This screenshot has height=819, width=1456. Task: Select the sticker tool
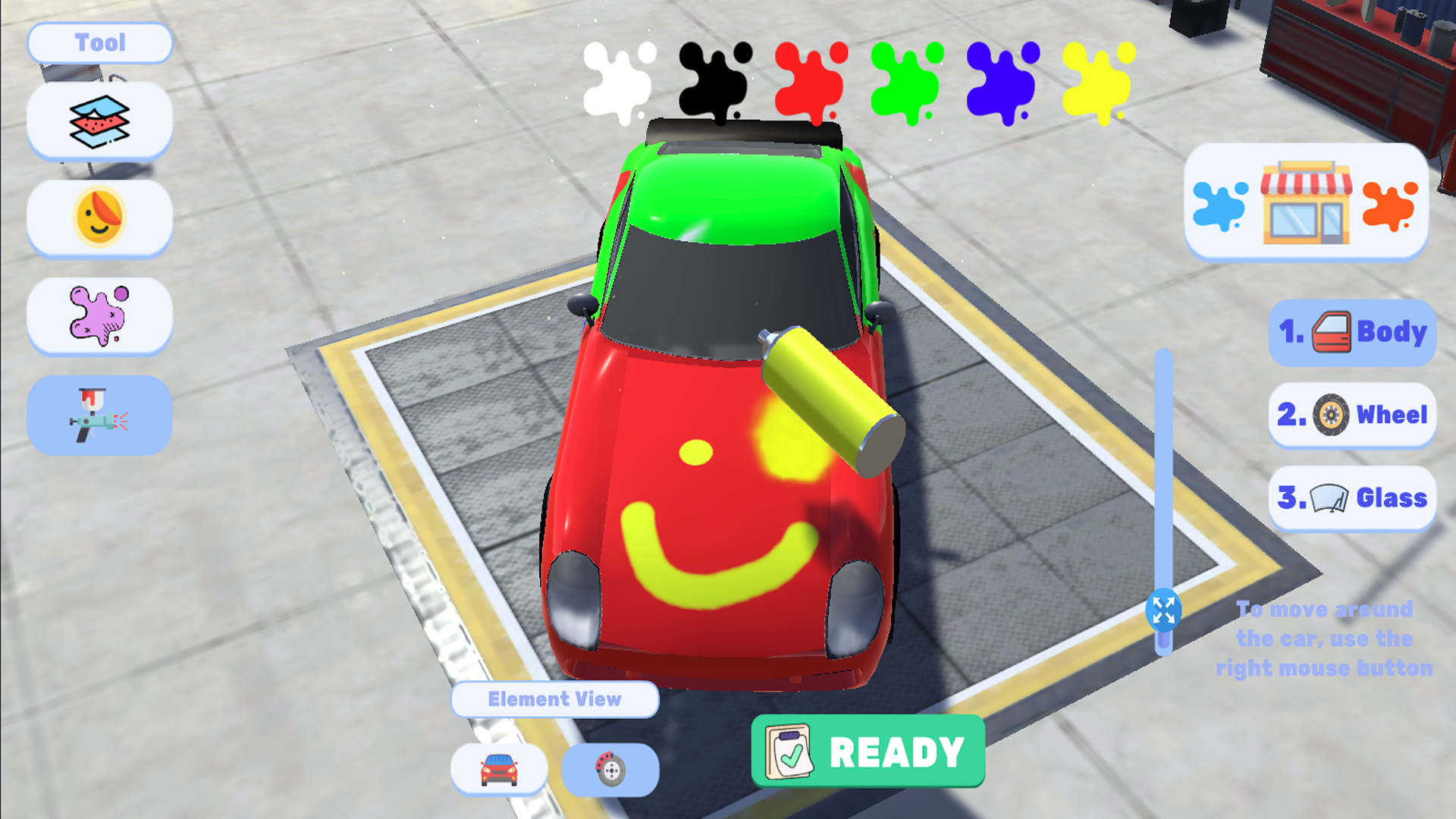pyautogui.click(x=99, y=218)
